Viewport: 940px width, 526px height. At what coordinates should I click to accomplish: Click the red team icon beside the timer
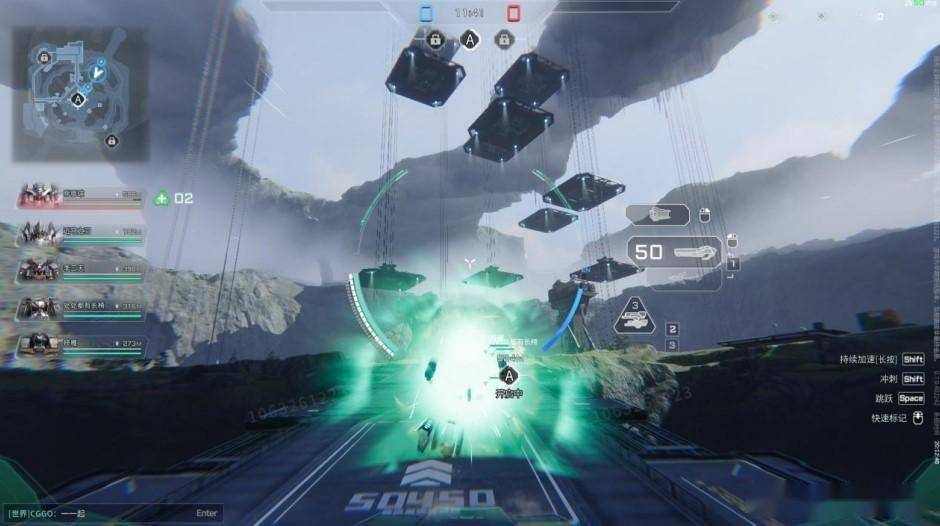[513, 14]
